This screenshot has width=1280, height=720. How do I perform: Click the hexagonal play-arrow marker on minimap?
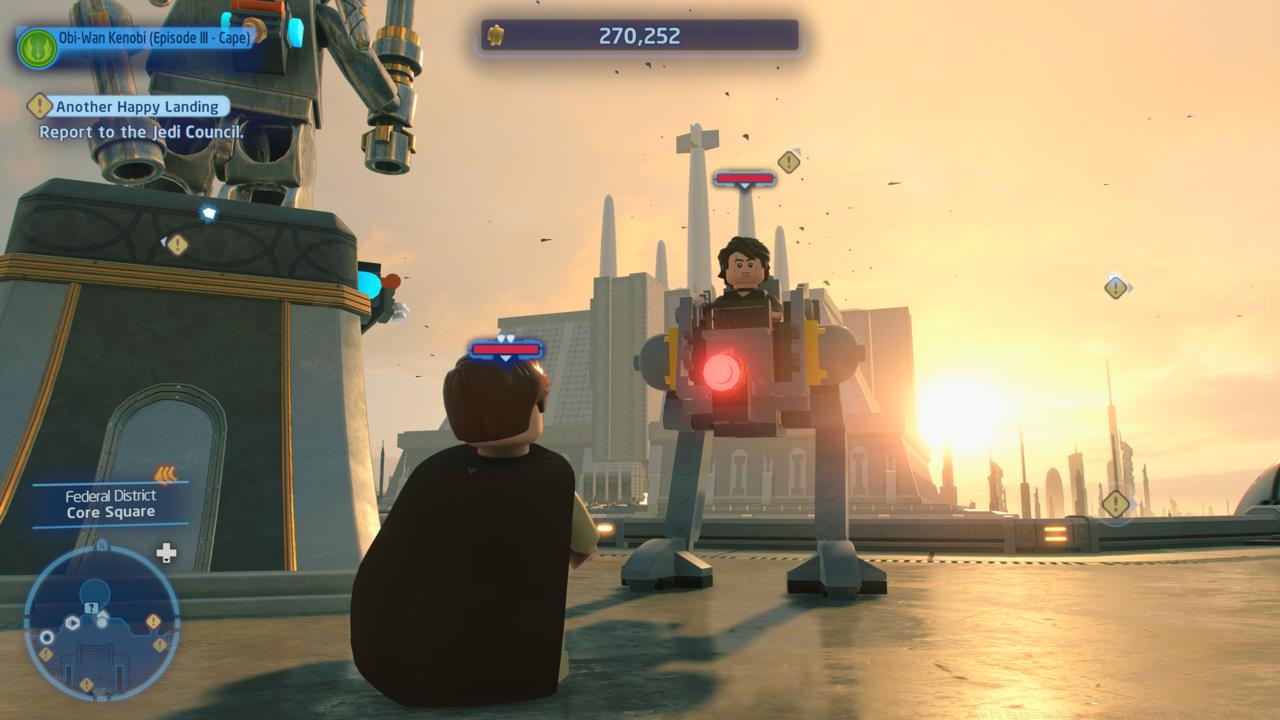click(72, 623)
